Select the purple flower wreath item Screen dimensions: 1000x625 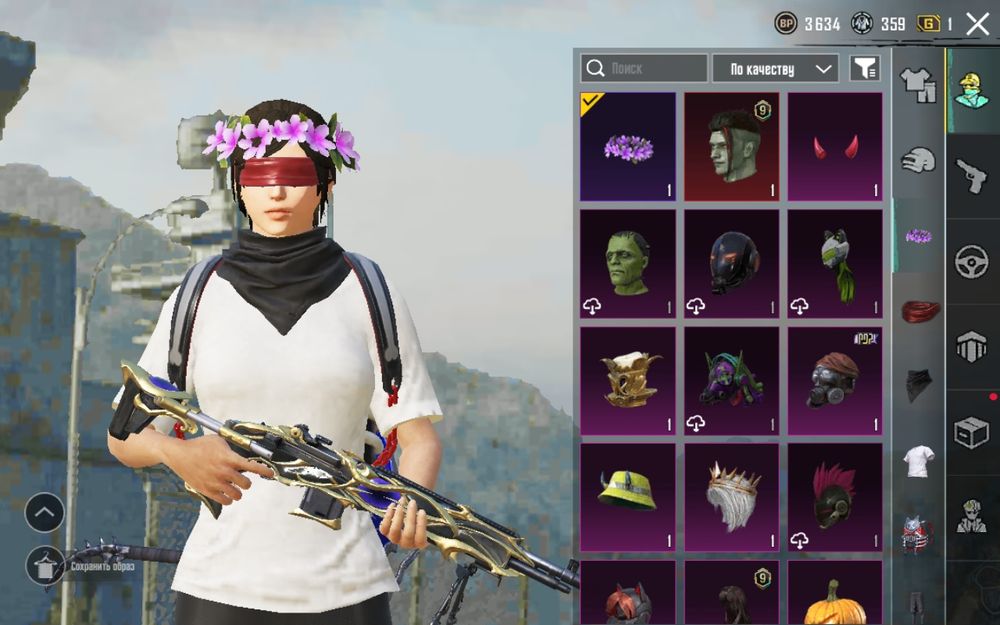(628, 147)
